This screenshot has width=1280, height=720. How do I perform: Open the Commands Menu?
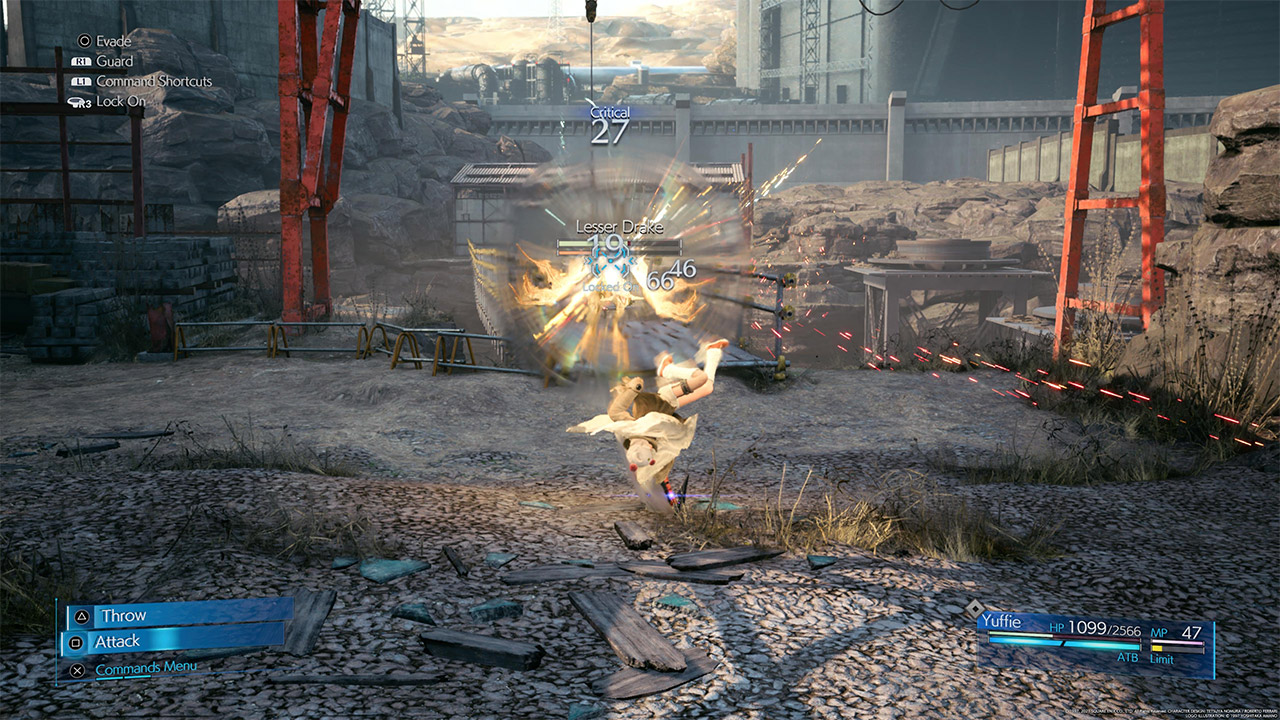pyautogui.click(x=145, y=668)
